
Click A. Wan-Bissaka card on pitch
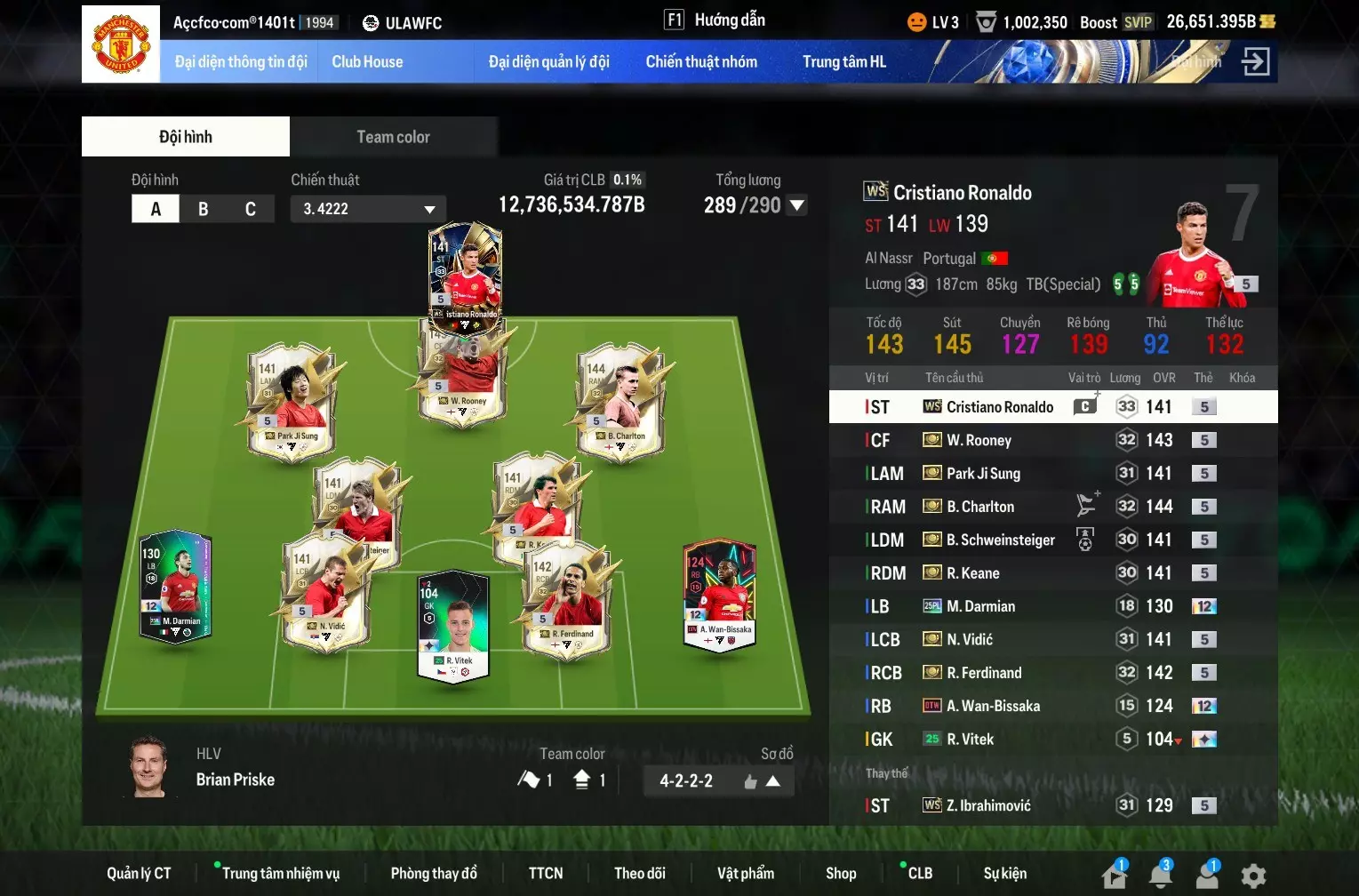tap(719, 594)
